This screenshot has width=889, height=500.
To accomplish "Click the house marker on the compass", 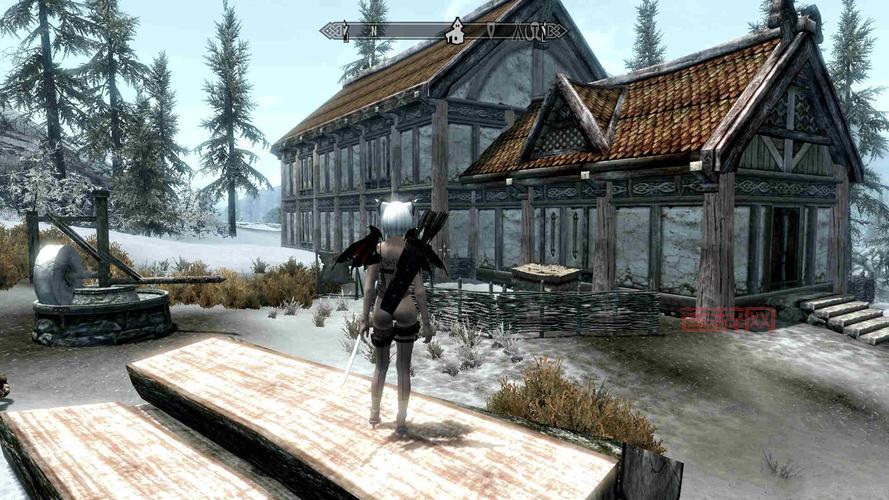I will pos(455,31).
